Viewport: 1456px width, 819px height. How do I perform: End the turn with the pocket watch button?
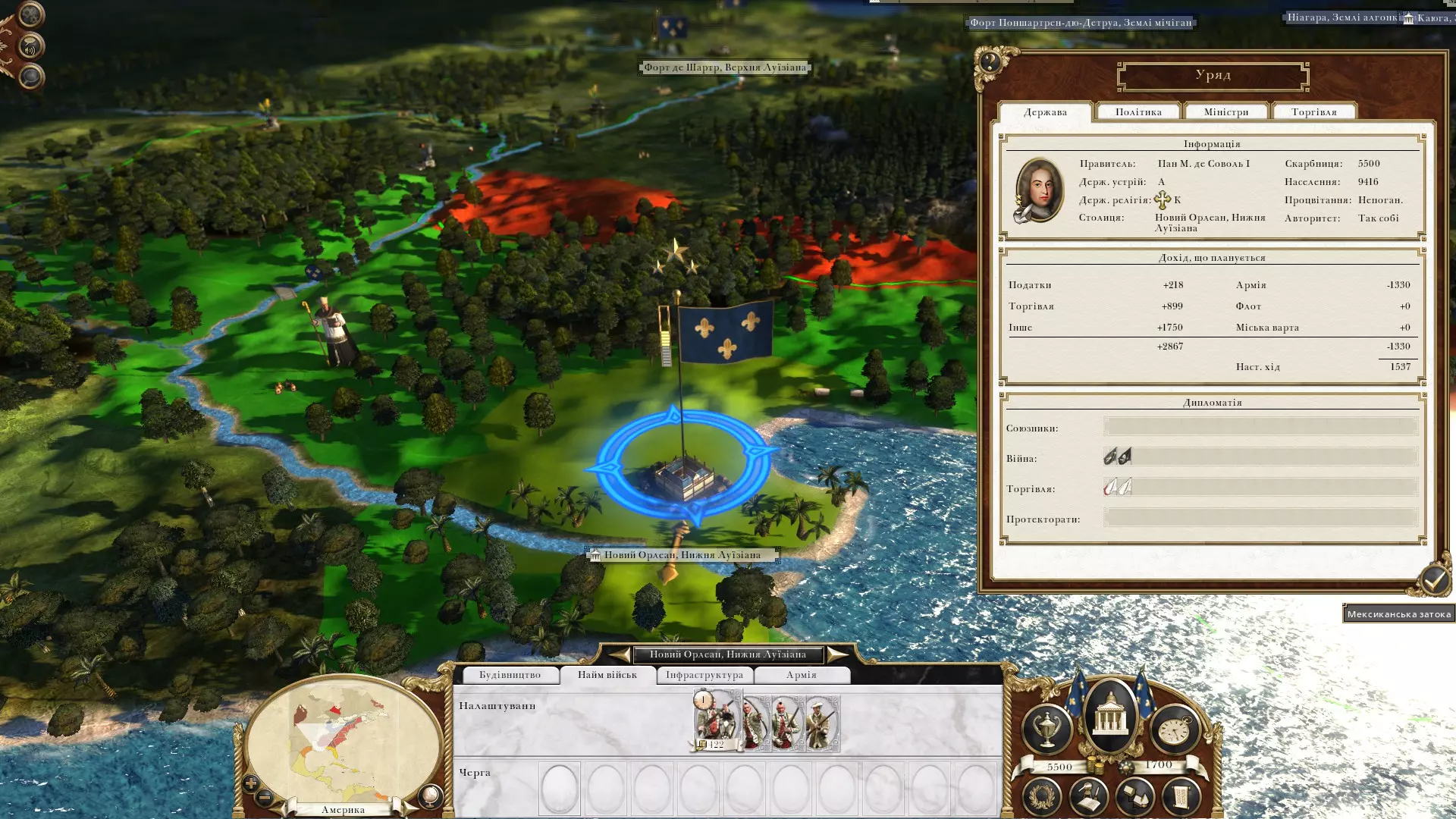coord(1175,730)
